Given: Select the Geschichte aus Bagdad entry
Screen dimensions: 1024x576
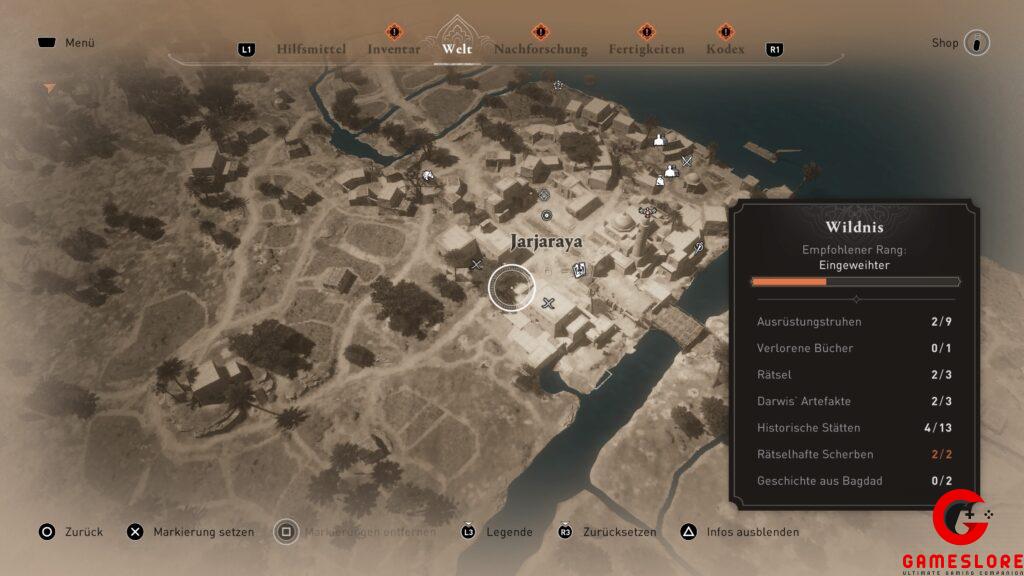Looking at the screenshot, I should pos(855,481).
